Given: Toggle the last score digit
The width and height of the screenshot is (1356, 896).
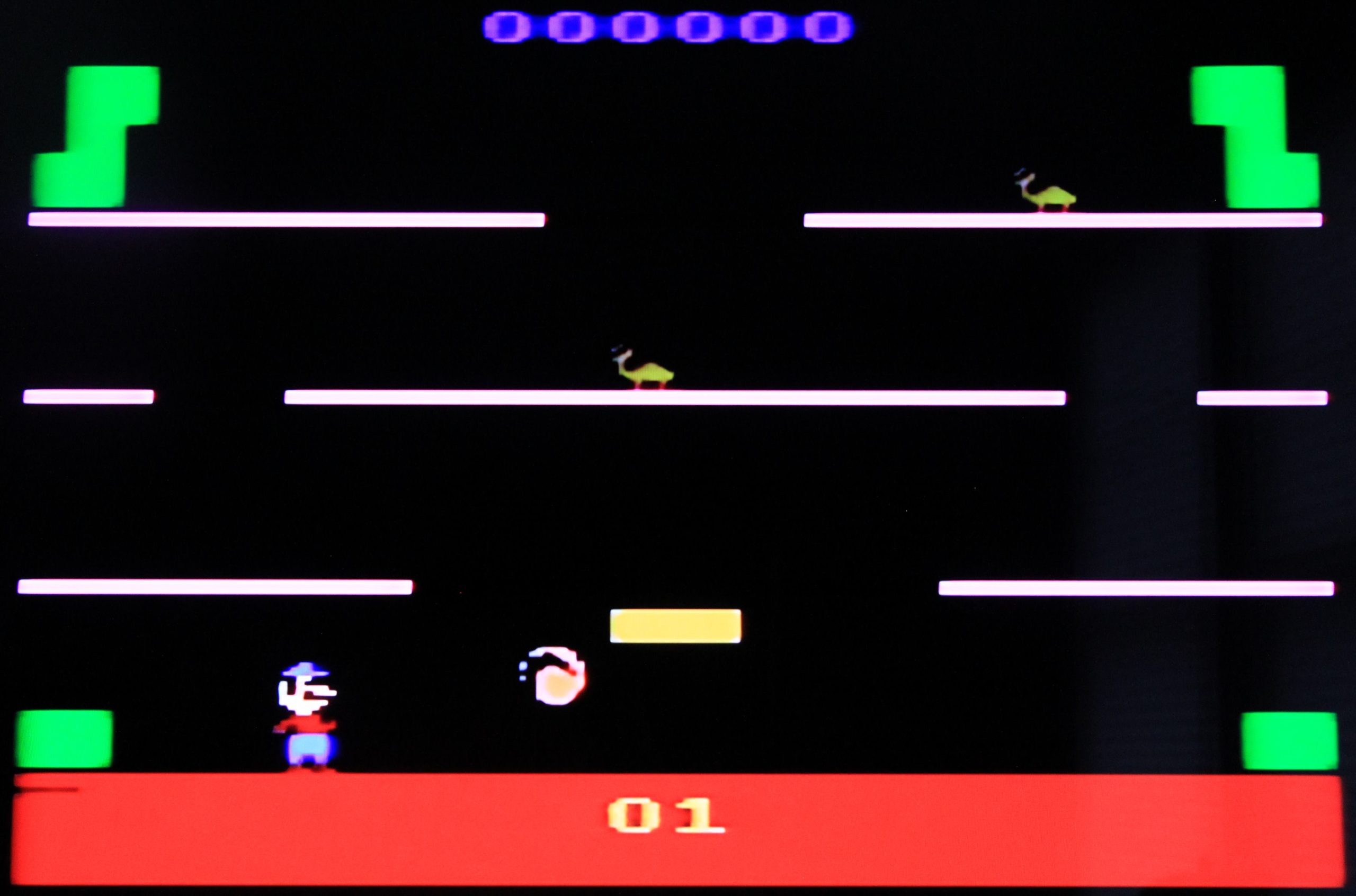Looking at the screenshot, I should click(828, 26).
